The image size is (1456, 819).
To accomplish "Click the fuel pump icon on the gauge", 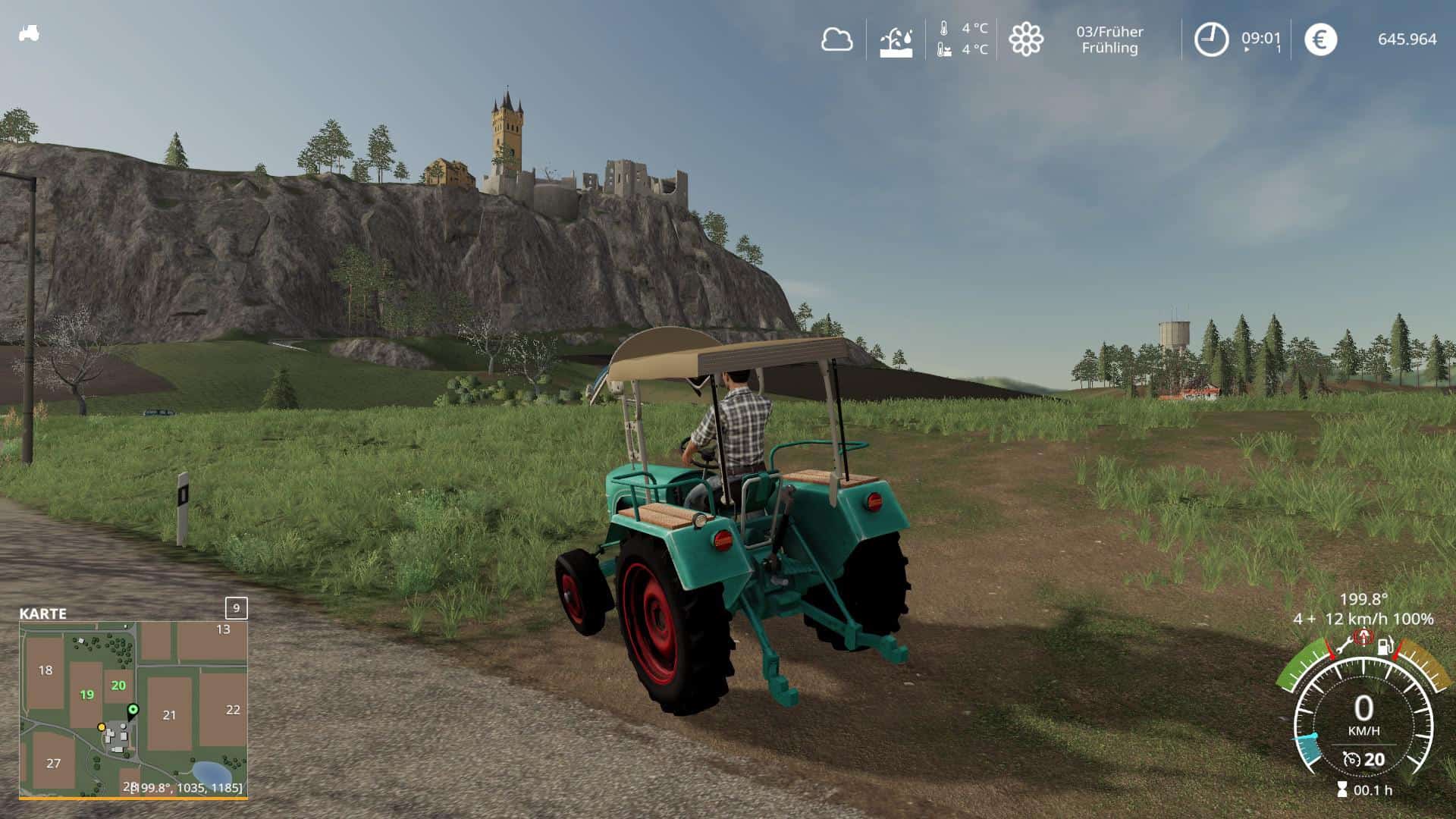I will point(1385,647).
